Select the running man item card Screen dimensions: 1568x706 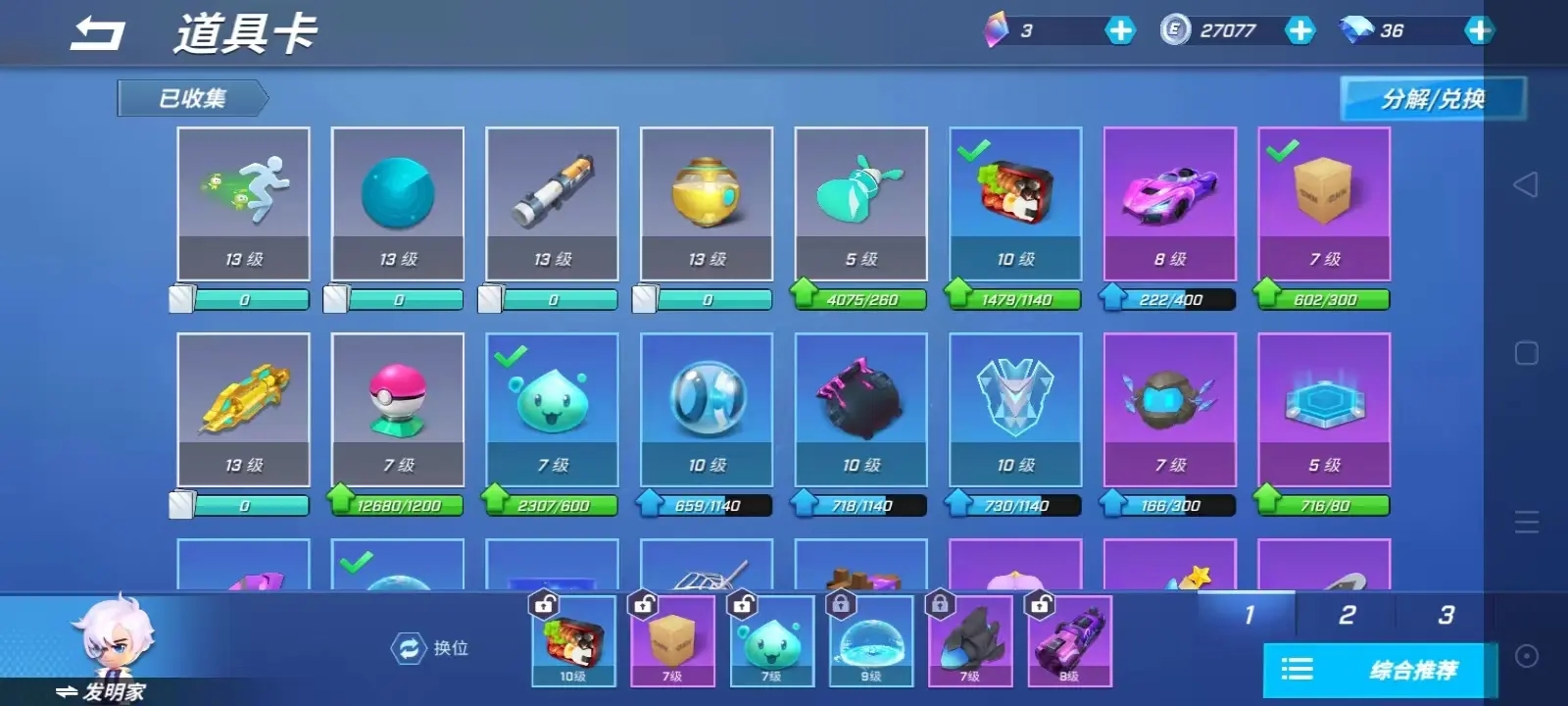[243, 203]
